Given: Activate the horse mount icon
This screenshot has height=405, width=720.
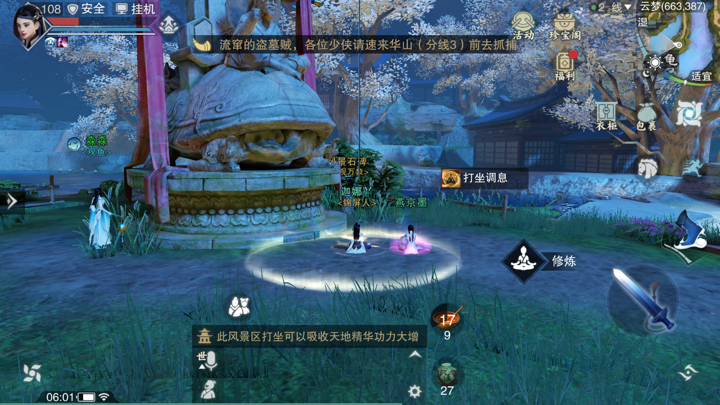Looking at the screenshot, I should click(648, 167).
